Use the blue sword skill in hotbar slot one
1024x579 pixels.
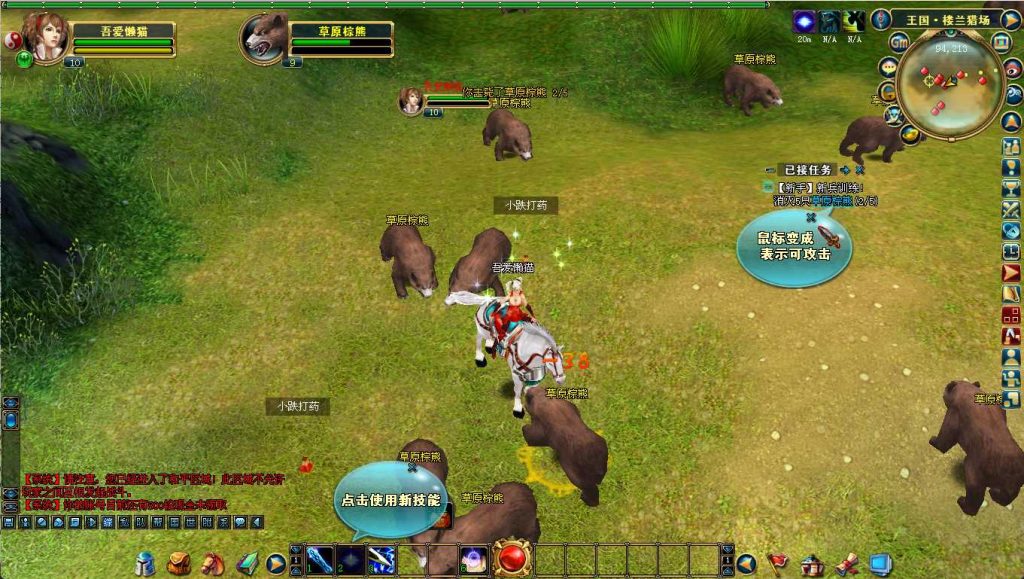[x=319, y=561]
